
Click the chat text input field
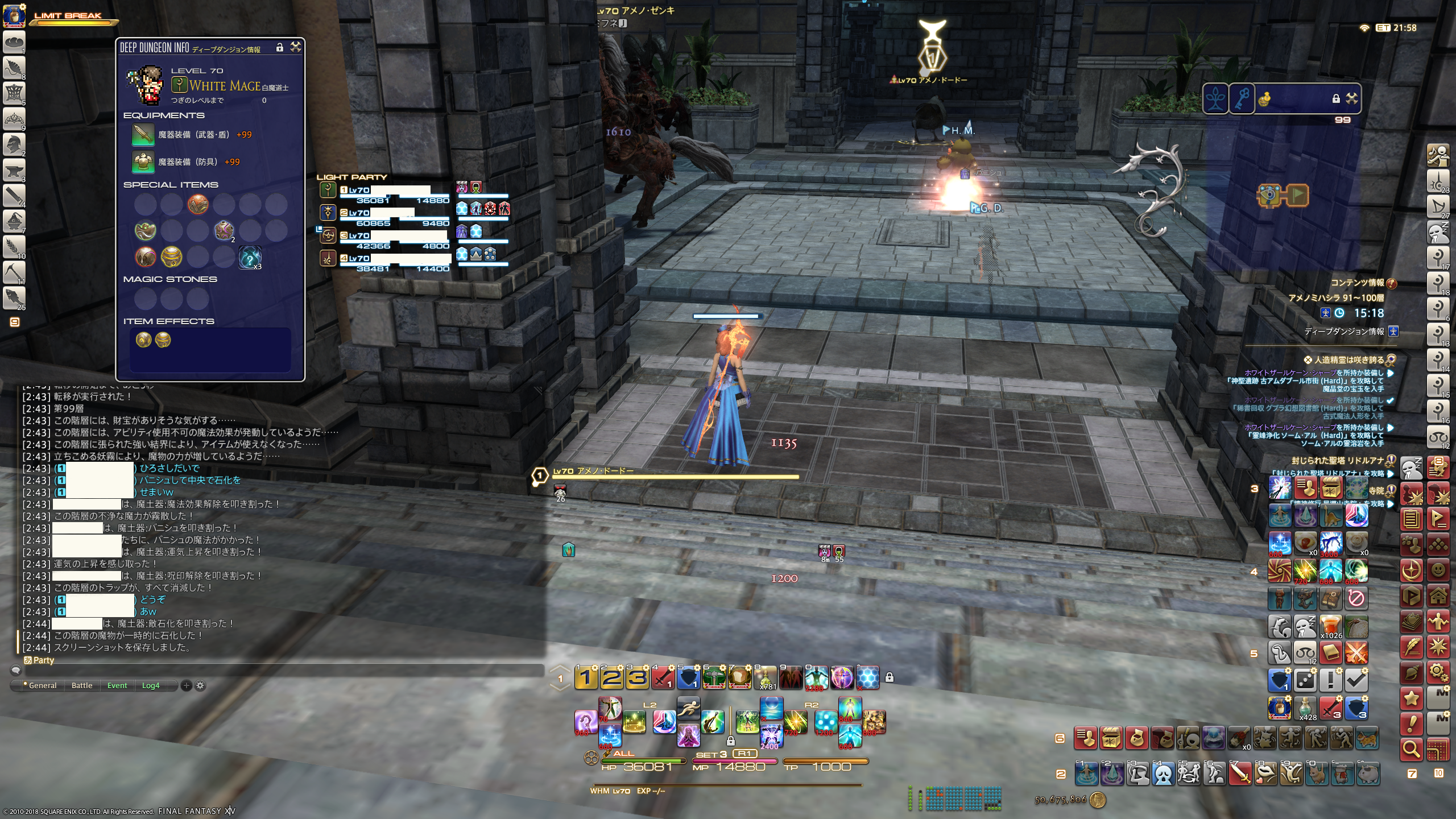coord(284,671)
